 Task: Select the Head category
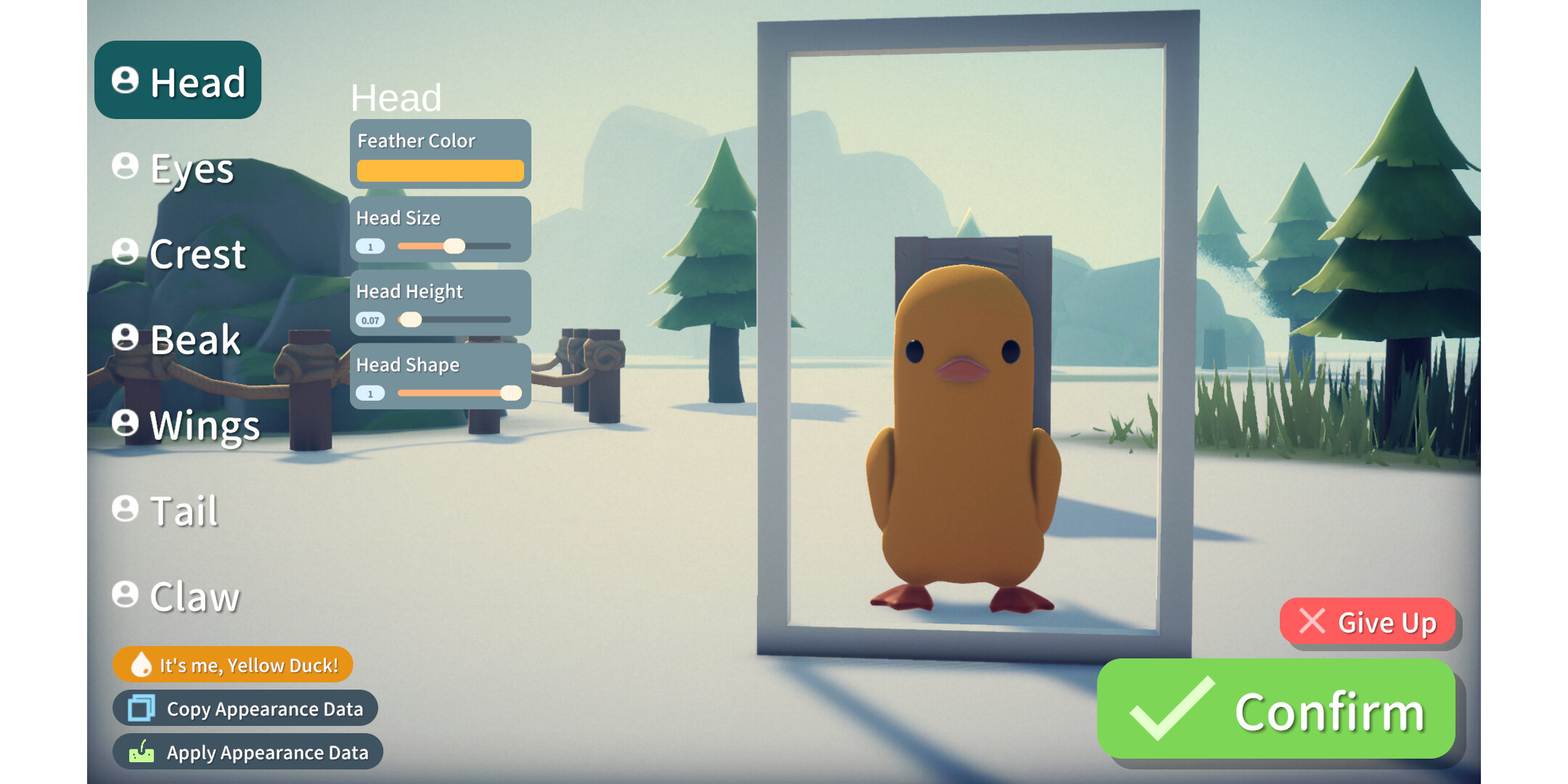point(178,81)
